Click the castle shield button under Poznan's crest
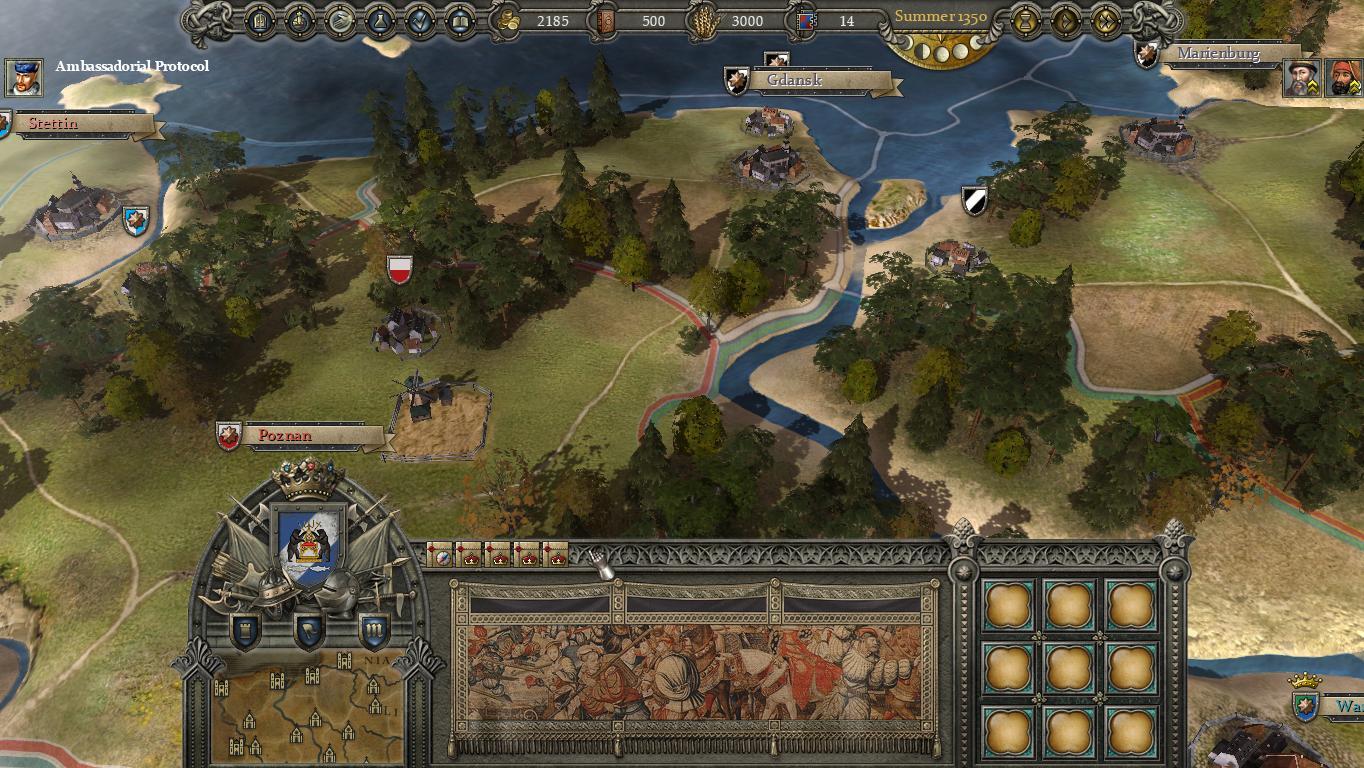This screenshot has width=1364, height=768. pos(246,631)
